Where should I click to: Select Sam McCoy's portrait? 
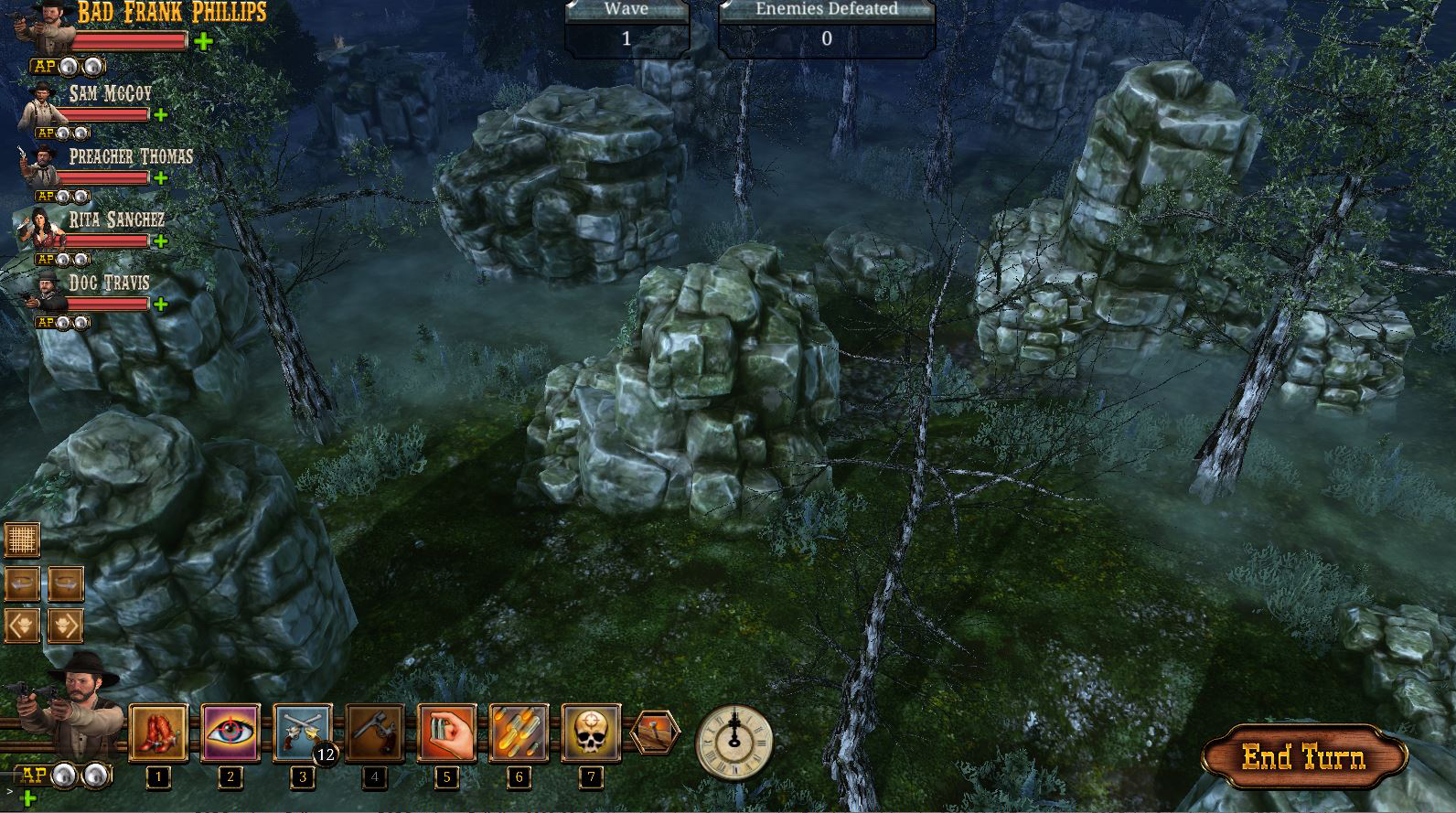pyautogui.click(x=40, y=106)
